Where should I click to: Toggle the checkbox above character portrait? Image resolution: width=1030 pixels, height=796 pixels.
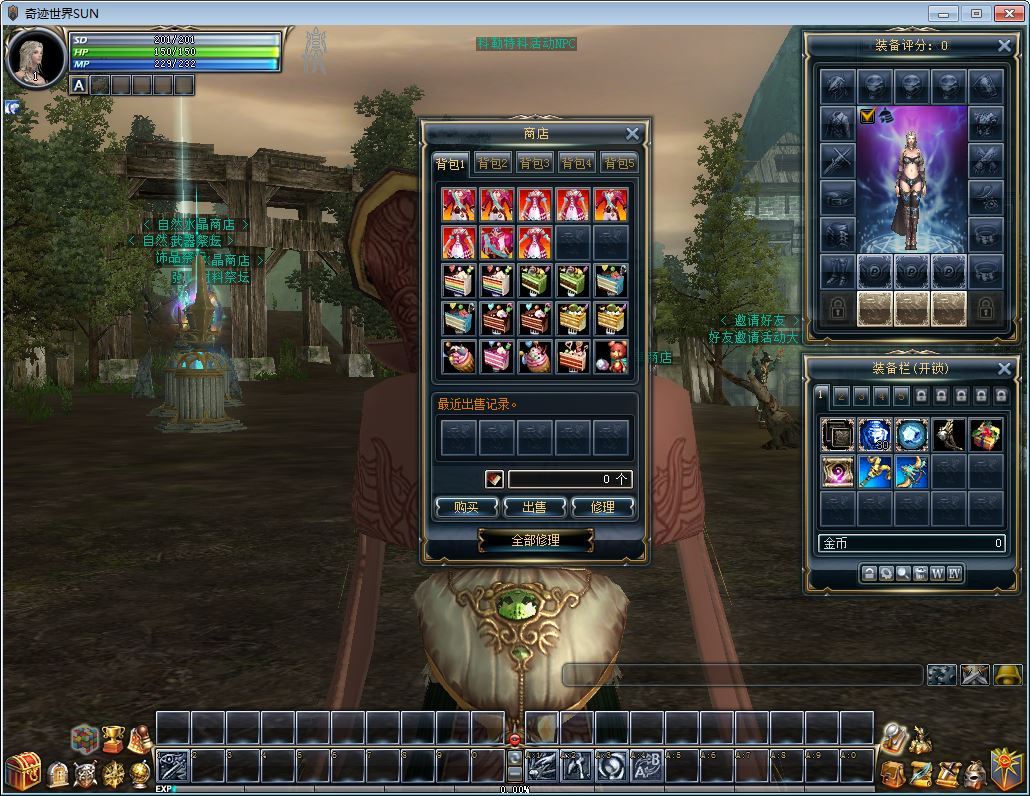point(867,116)
